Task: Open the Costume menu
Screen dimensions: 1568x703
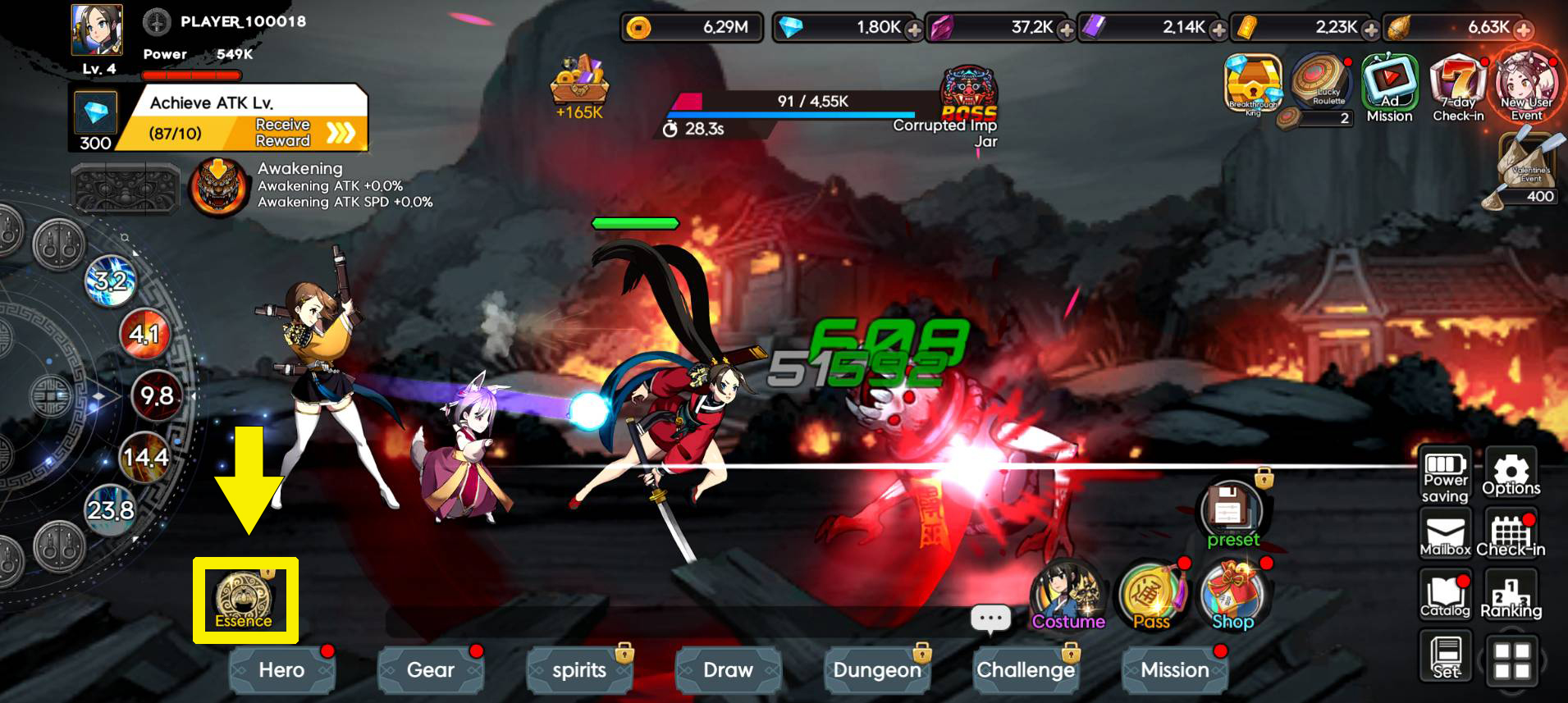Action: click(x=1067, y=591)
